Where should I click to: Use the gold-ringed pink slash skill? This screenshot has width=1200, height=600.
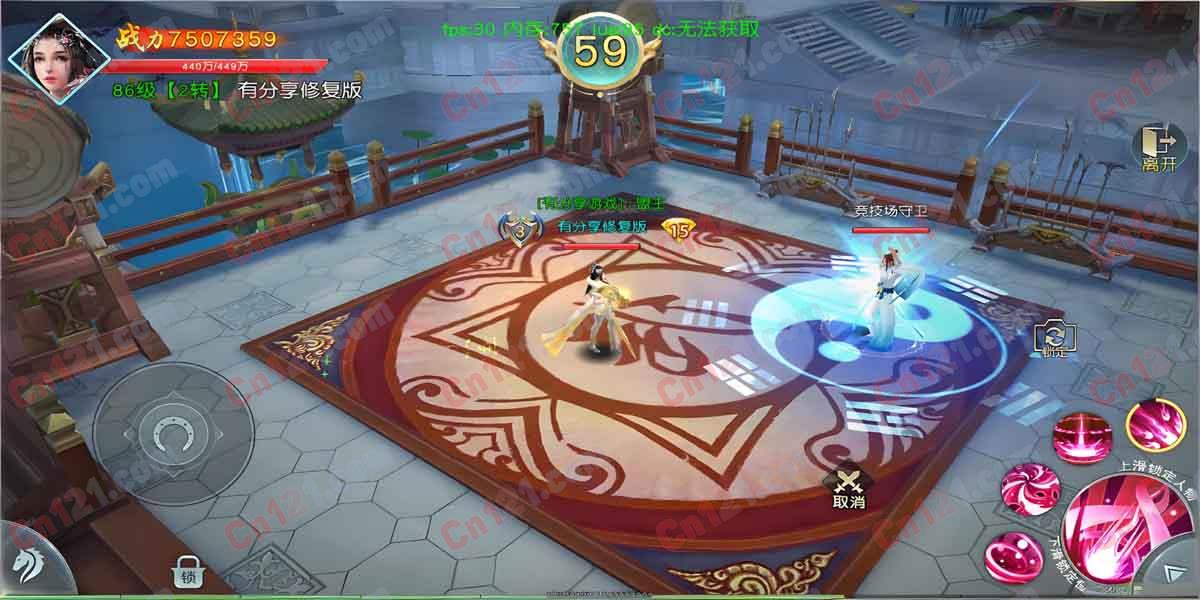pyautogui.click(x=1155, y=425)
